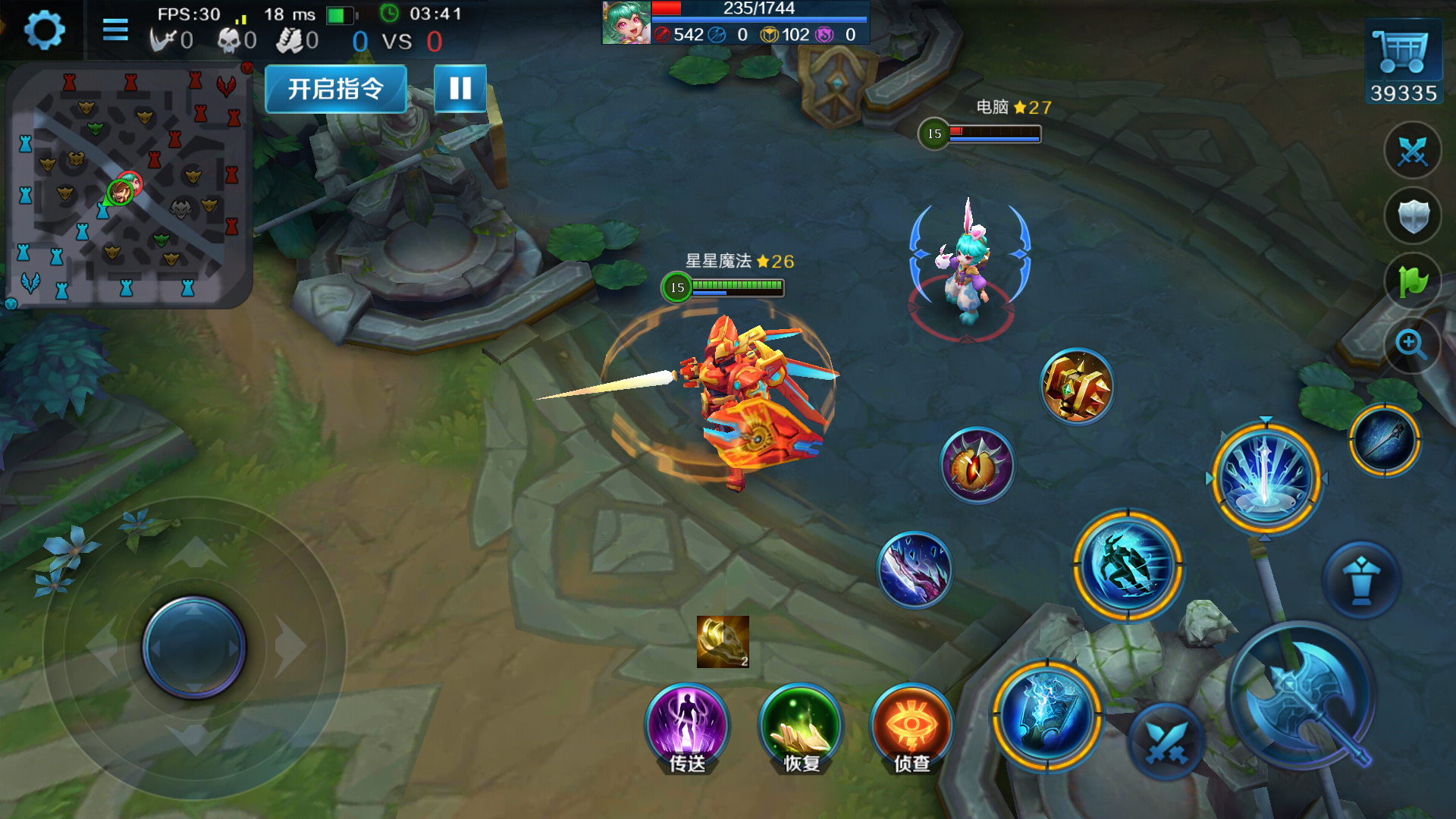The image size is (1456, 819).
Task: Target towers with the turret button
Action: [x=1361, y=580]
